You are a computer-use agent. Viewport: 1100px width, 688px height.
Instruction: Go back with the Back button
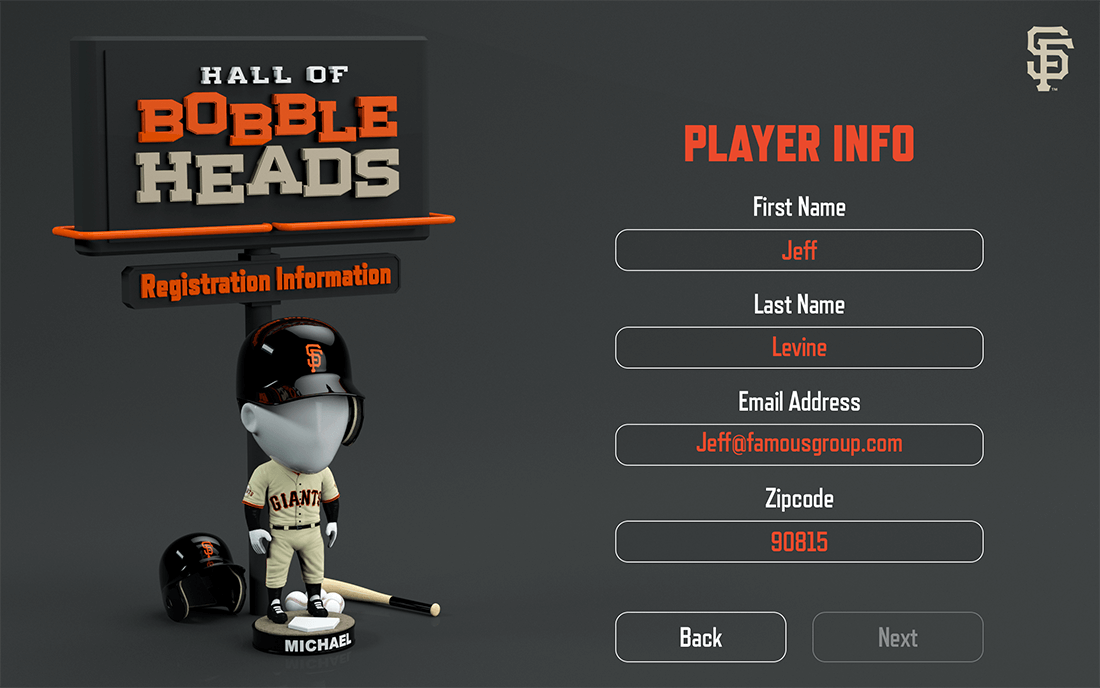[700, 637]
